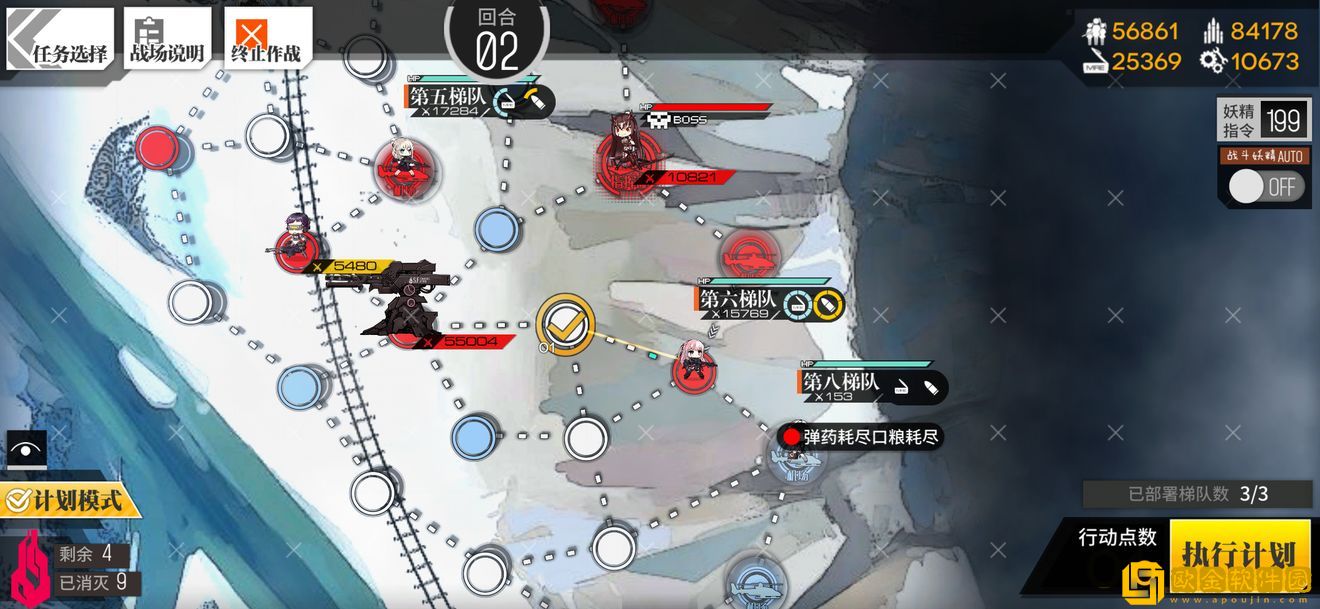This screenshot has height=609, width=1320.
Task: Select the yellow checkmark waypoint node
Action: 565,323
